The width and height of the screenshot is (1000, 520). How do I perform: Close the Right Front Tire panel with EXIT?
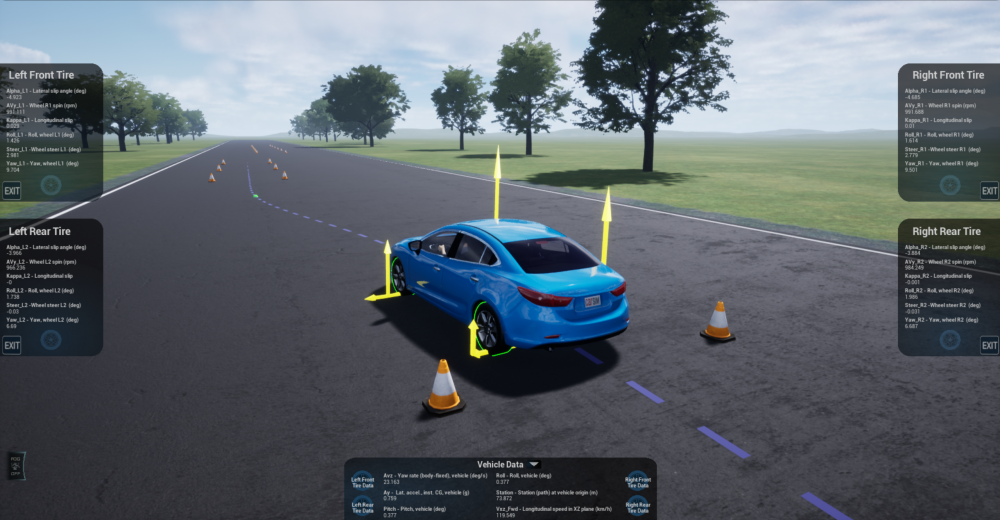point(988,191)
